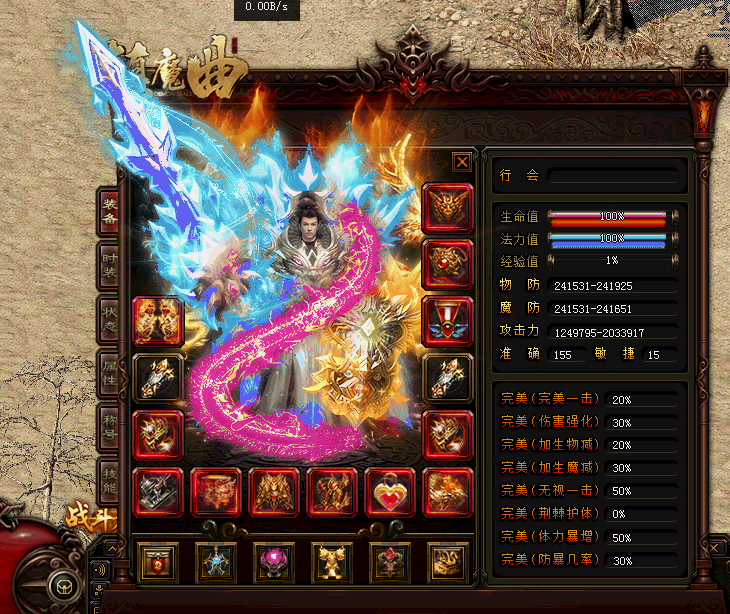Select the 状态 status tab

tap(109, 321)
